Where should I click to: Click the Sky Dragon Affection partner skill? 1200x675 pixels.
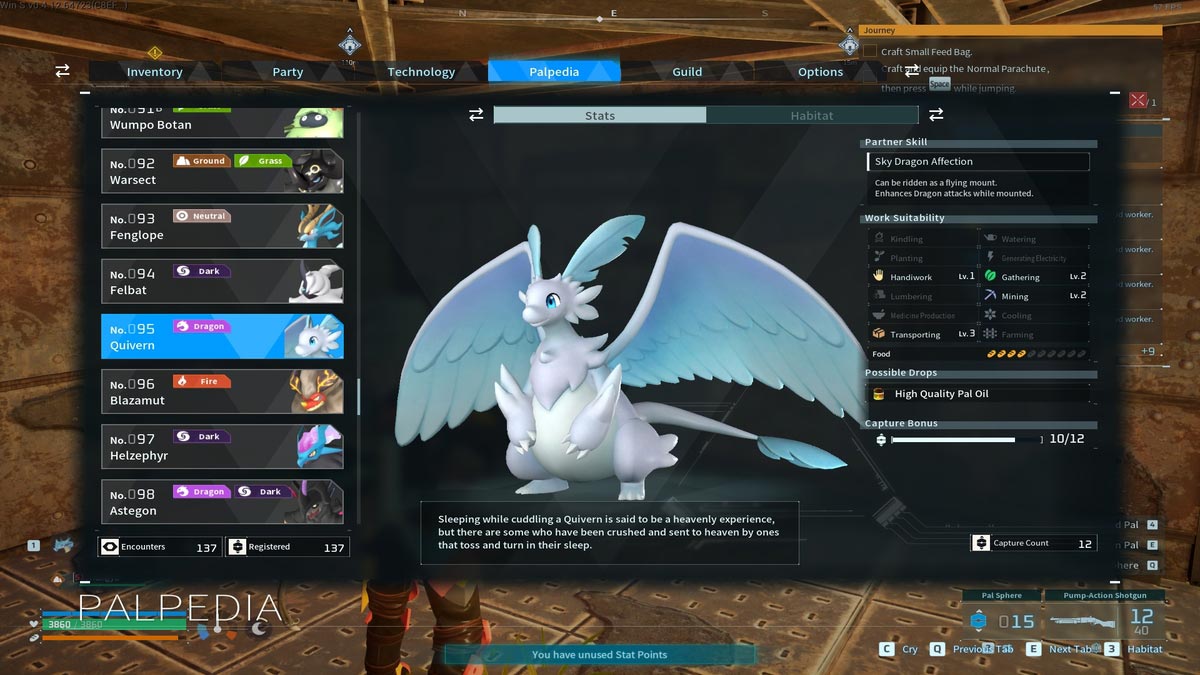978,162
